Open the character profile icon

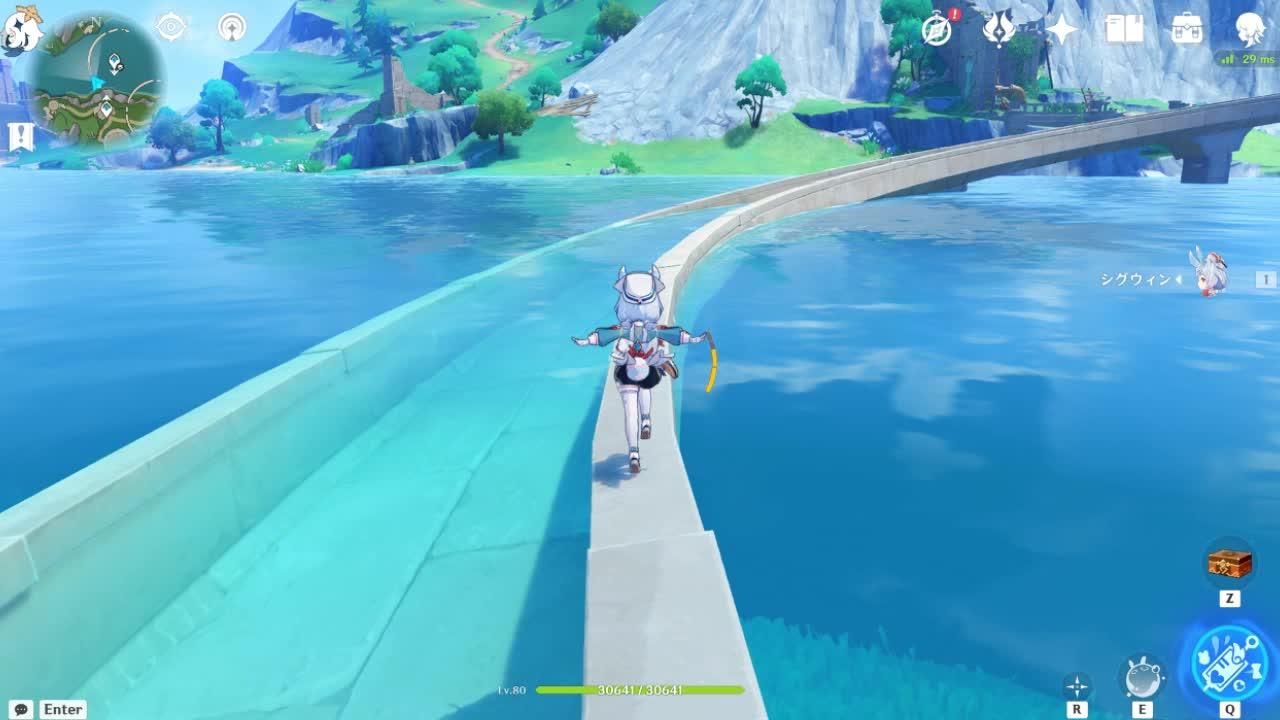click(1250, 29)
